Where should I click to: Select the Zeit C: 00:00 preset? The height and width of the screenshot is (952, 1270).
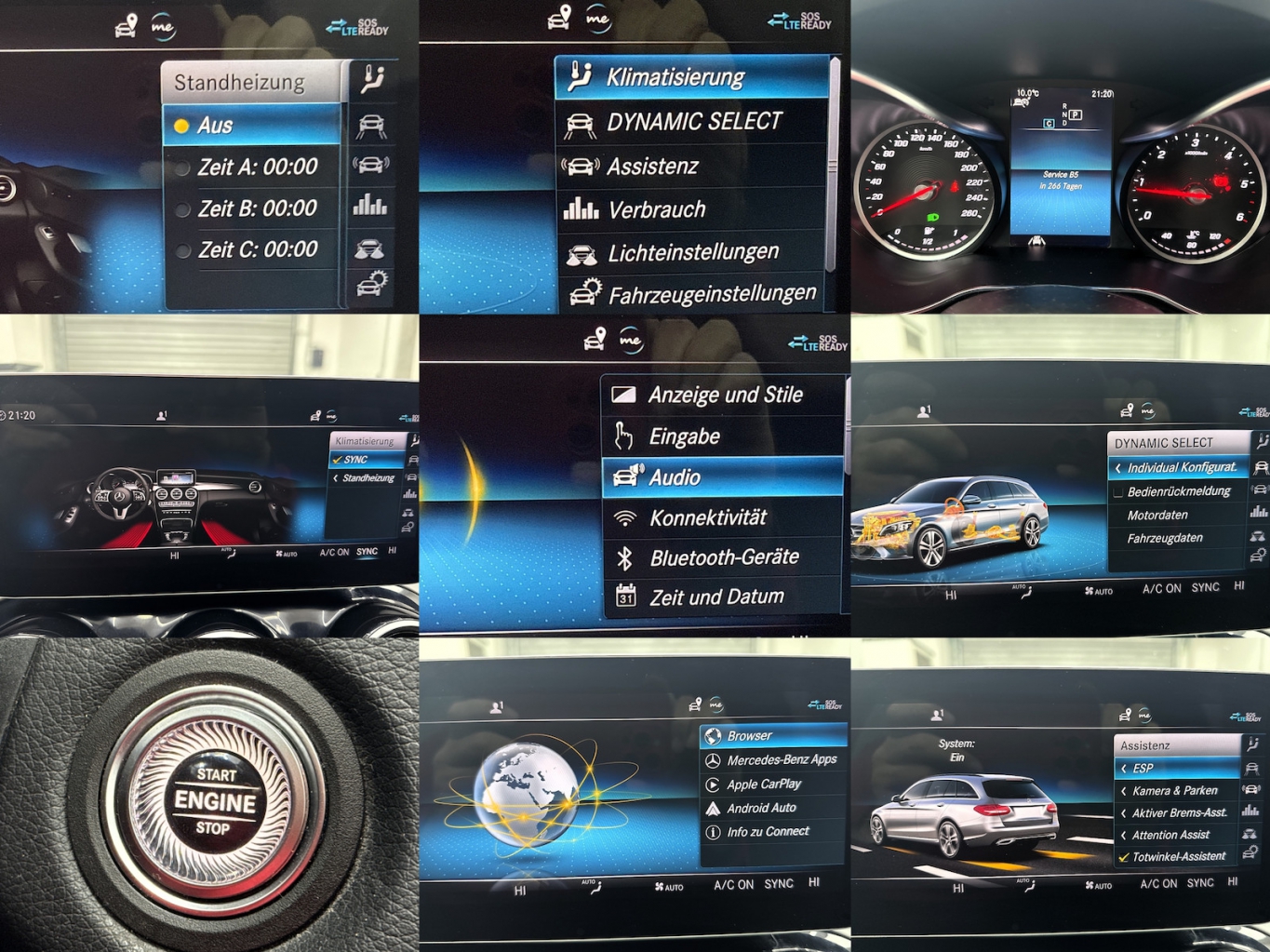[x=257, y=249]
